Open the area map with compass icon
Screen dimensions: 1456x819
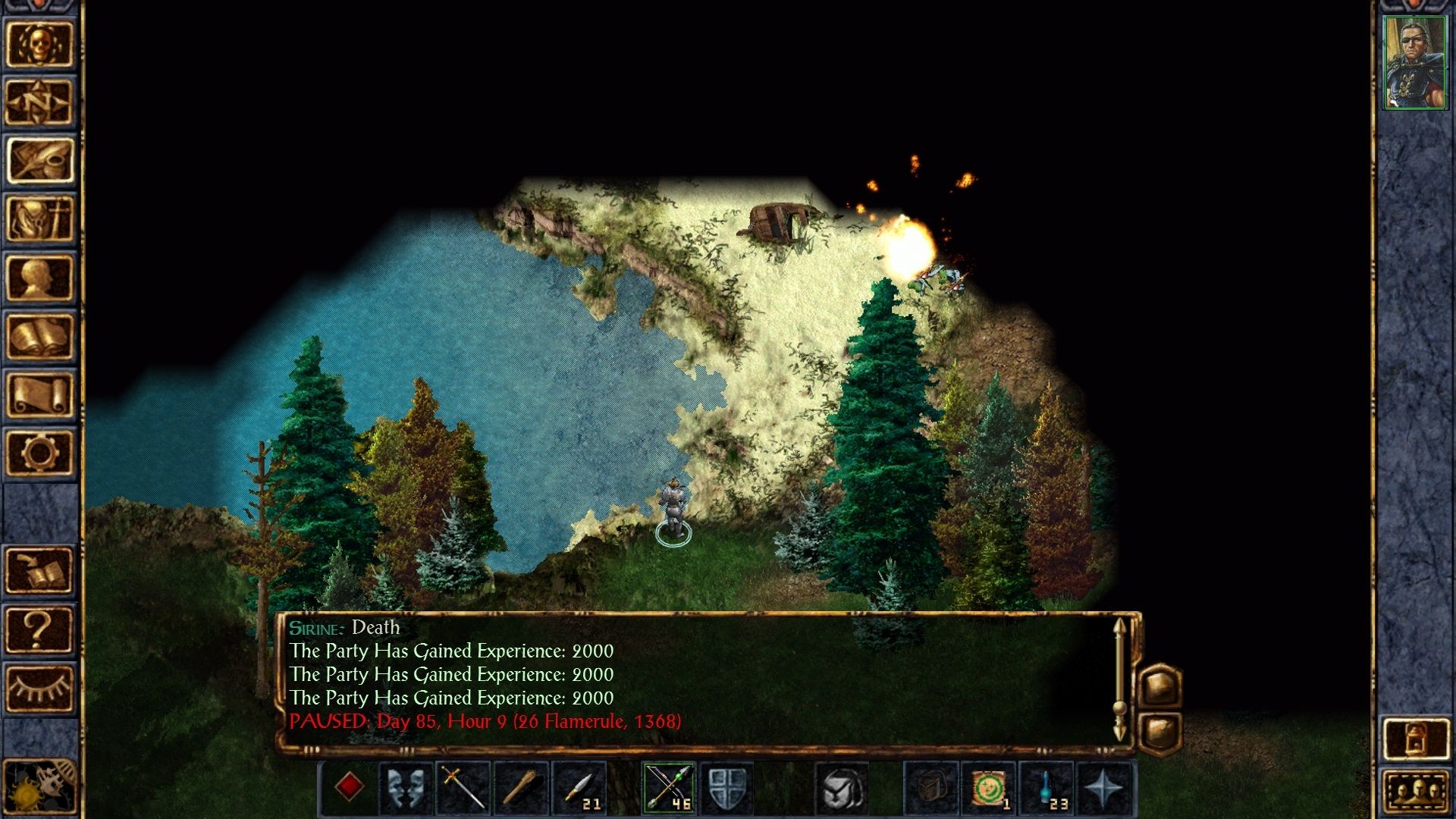39,102
